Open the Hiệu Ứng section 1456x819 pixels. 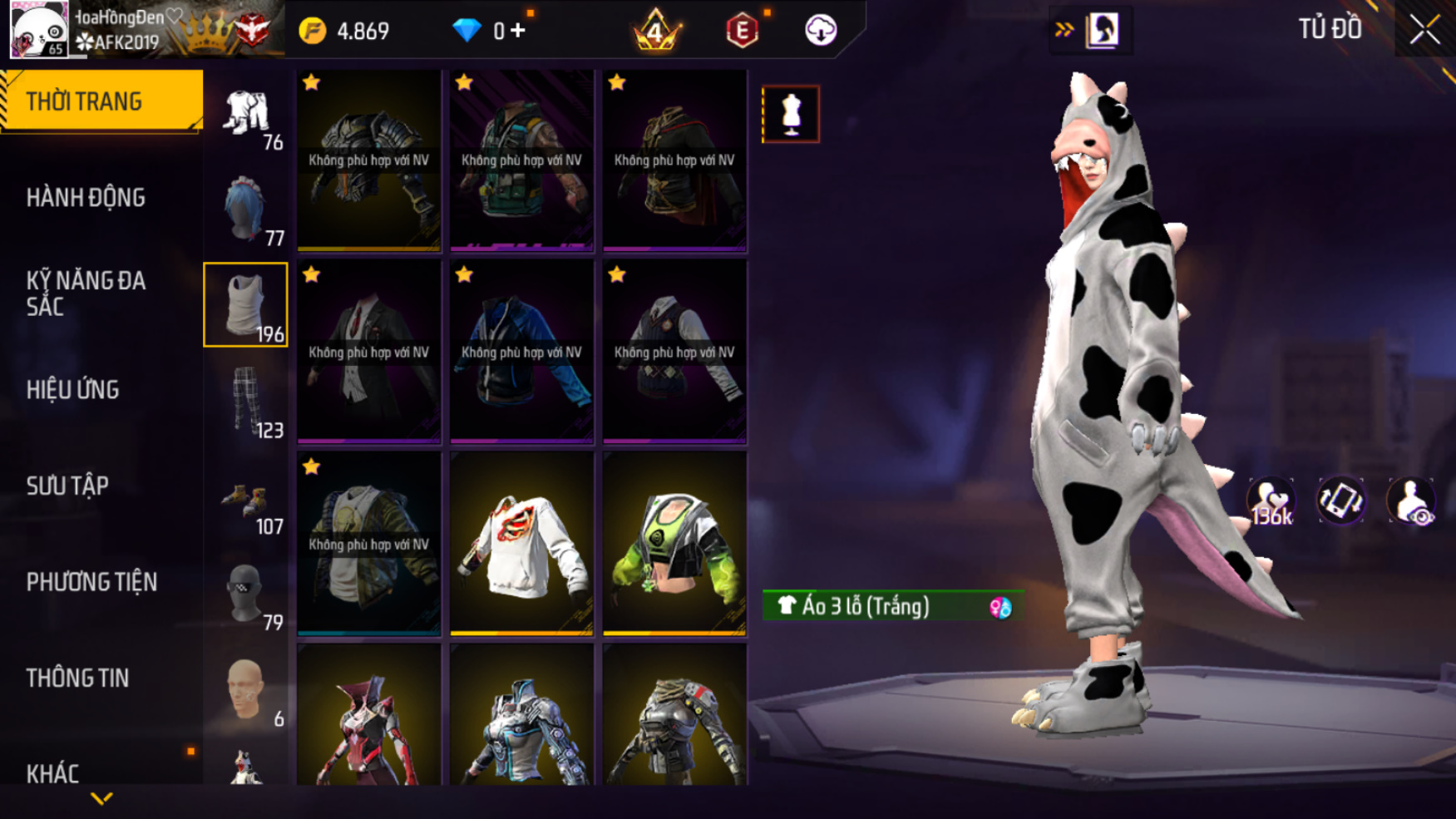[x=73, y=390]
